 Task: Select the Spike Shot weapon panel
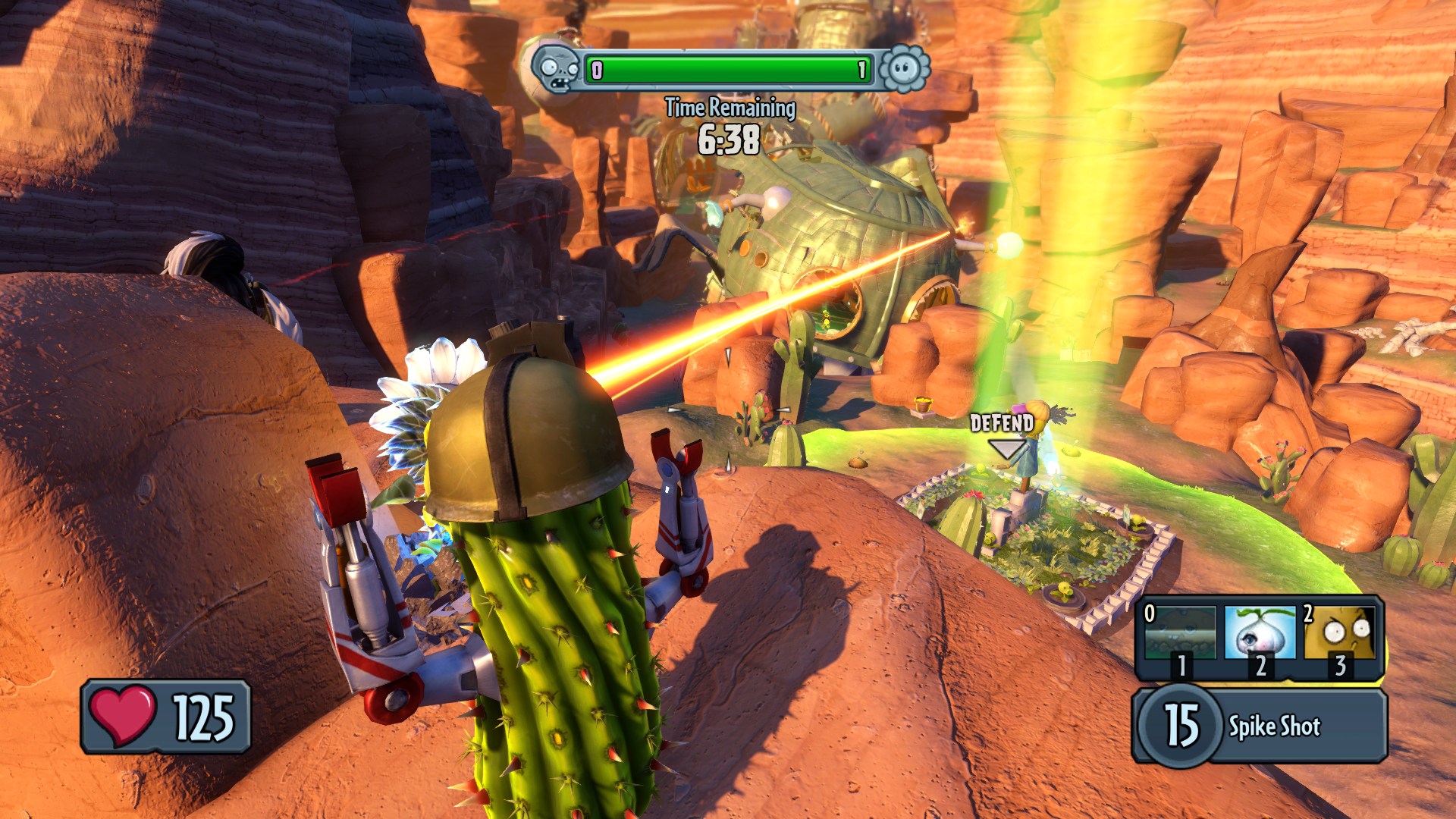1260,726
